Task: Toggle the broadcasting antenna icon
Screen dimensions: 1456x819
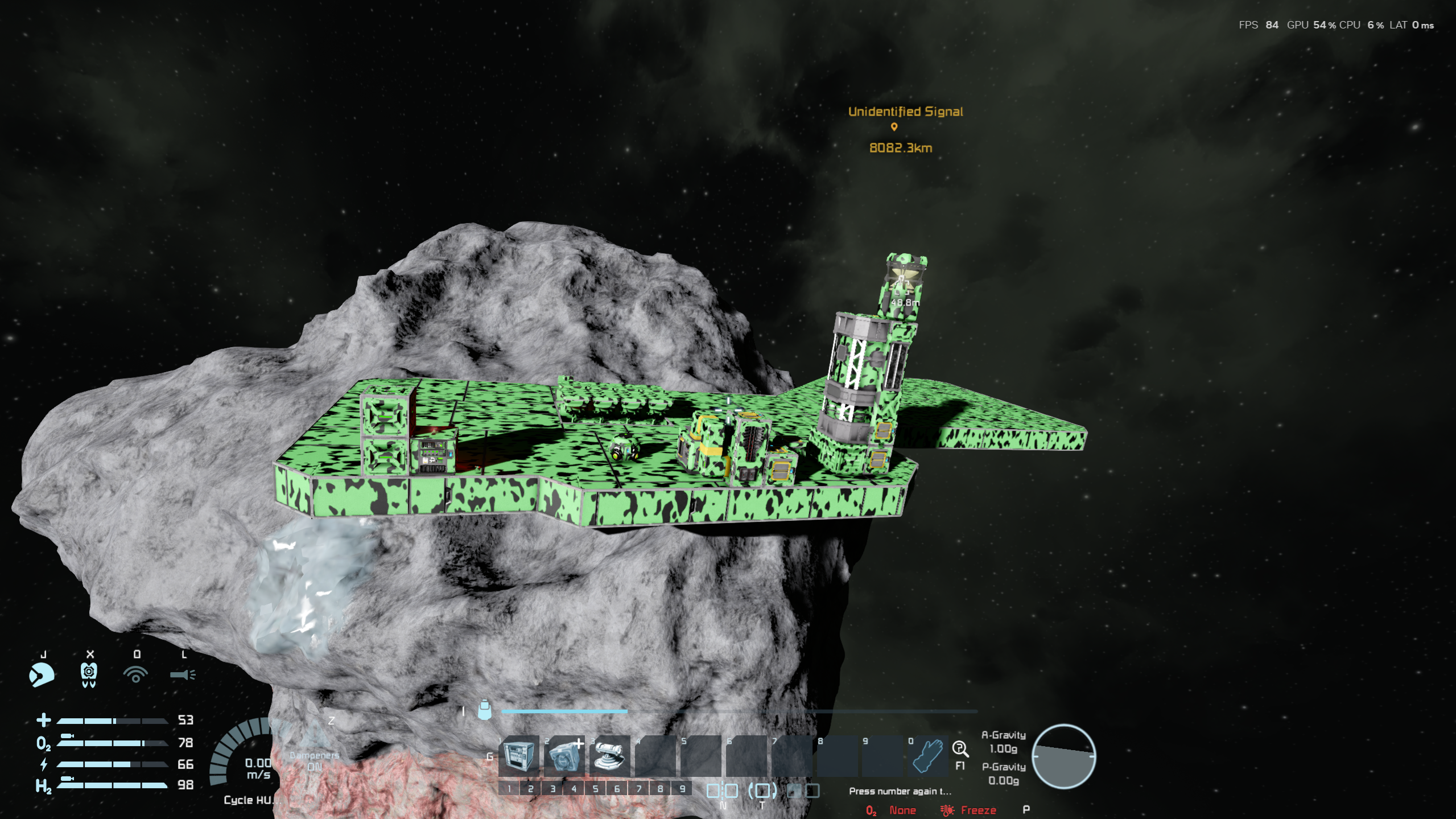Action: [x=135, y=674]
